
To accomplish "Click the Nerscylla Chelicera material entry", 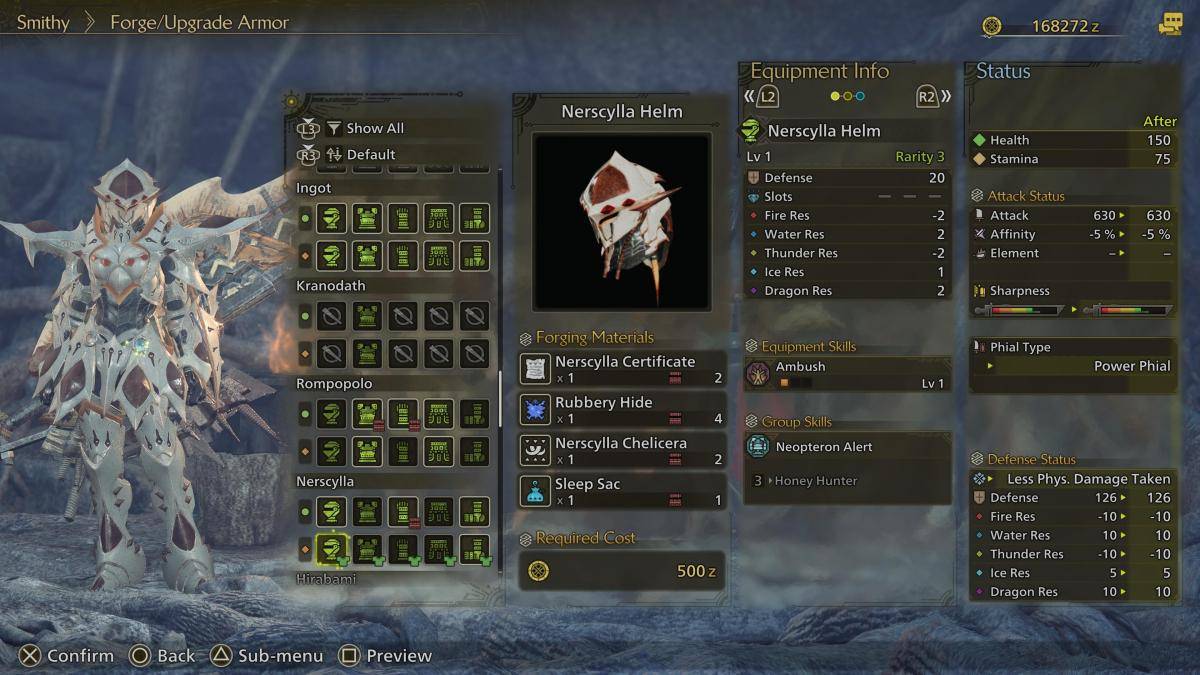I will click(x=622, y=451).
